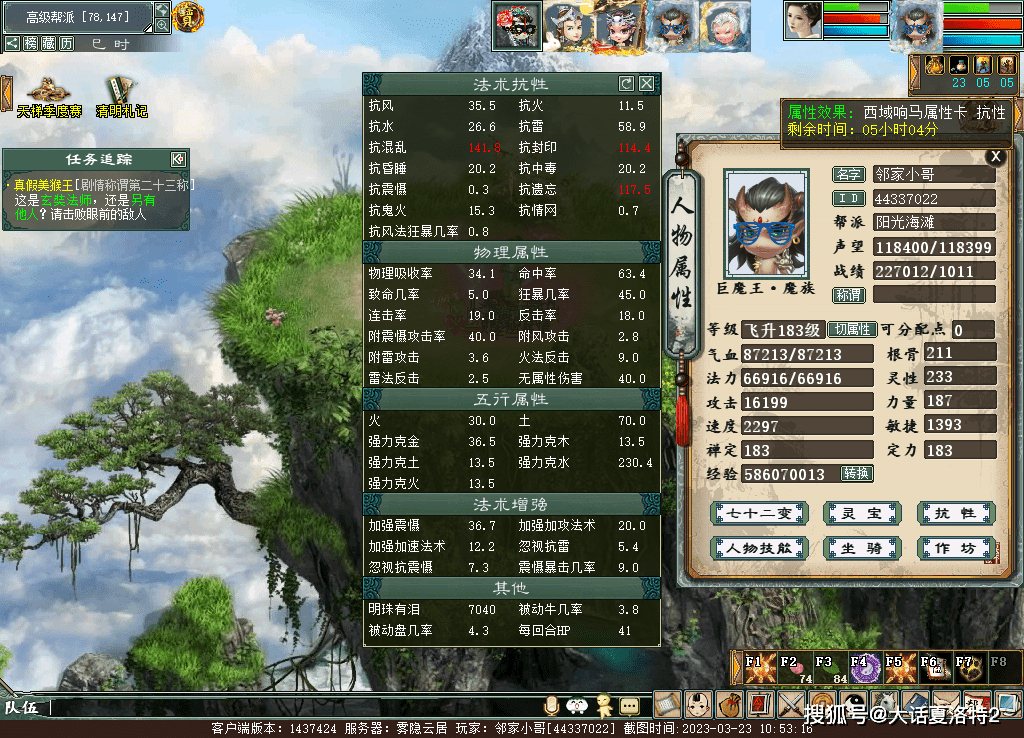Click the 称谓 title button

(x=849, y=295)
